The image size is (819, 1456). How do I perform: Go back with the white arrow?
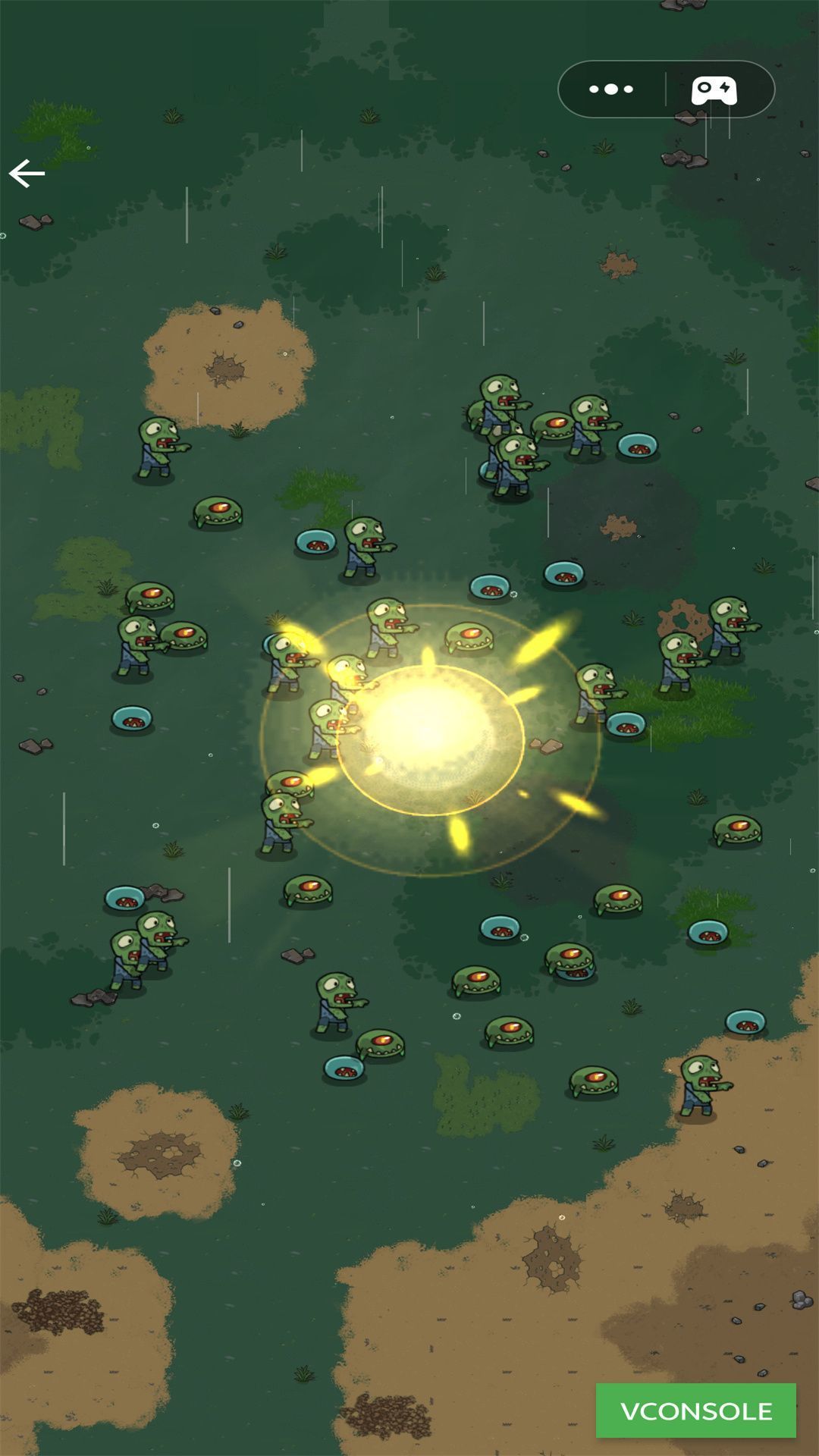coord(27,174)
